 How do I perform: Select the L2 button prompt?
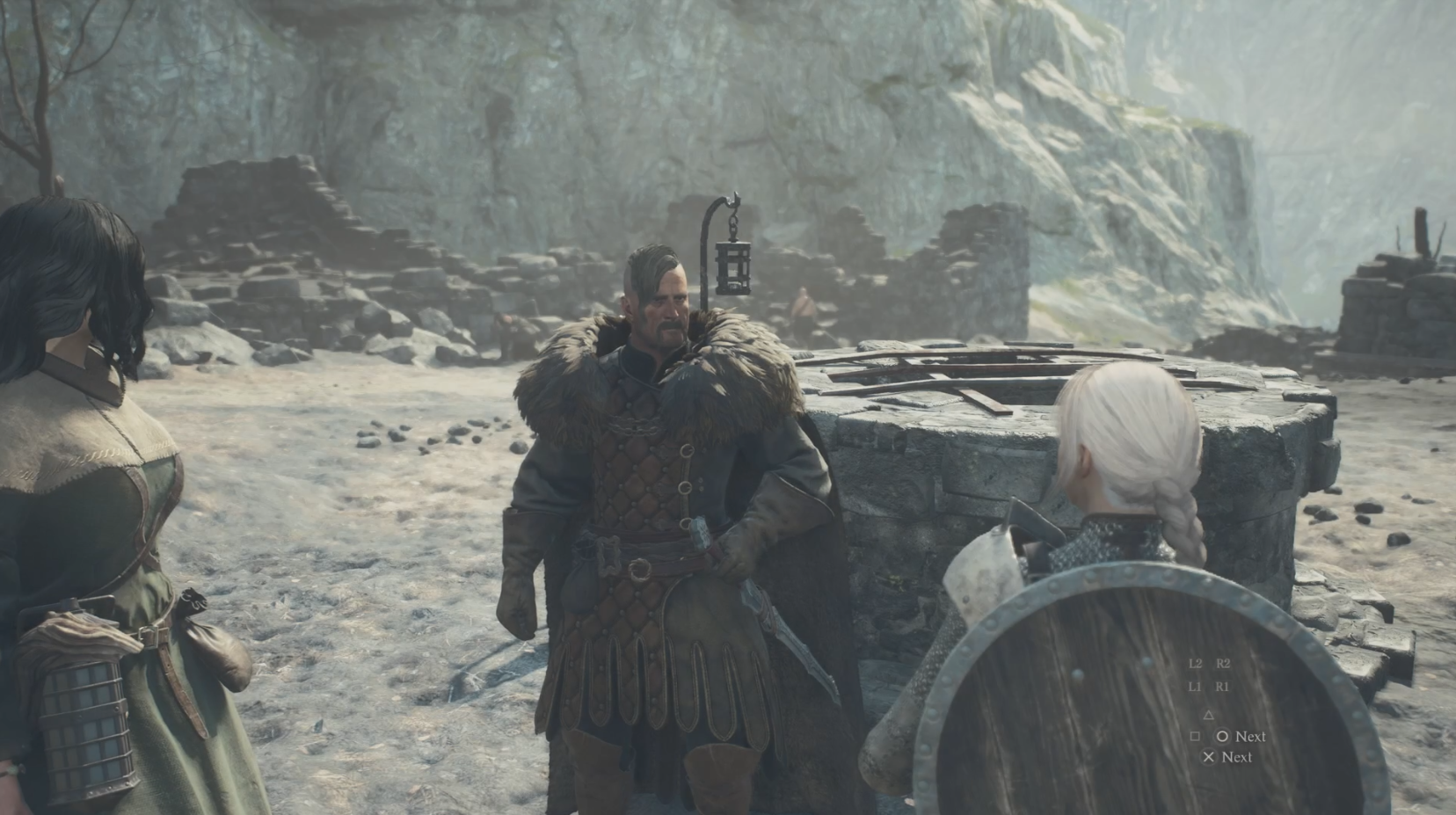pos(1195,664)
